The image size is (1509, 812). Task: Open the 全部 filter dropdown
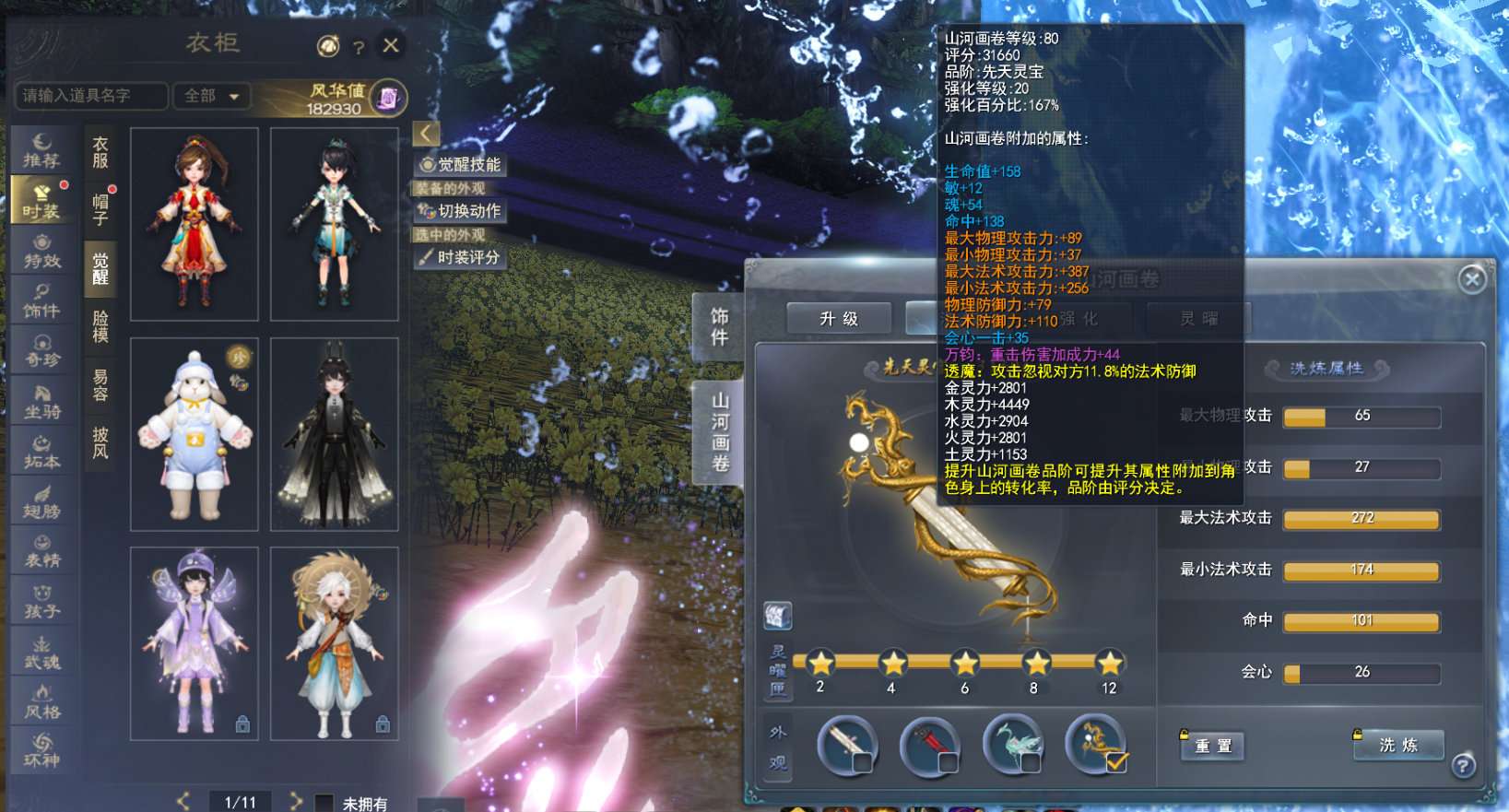coord(212,96)
